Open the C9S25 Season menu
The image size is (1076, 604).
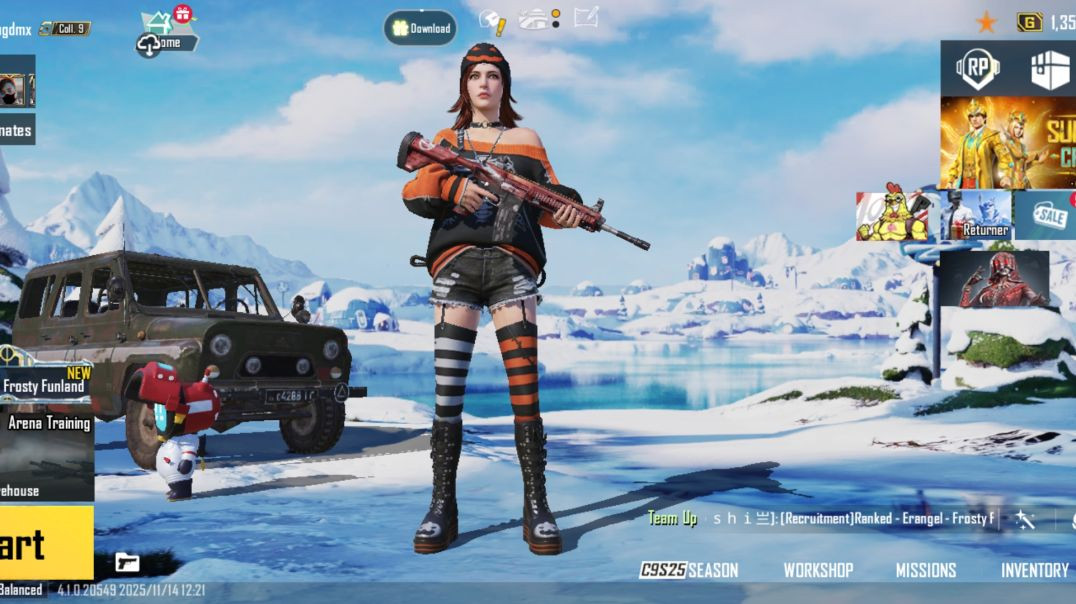(x=689, y=570)
